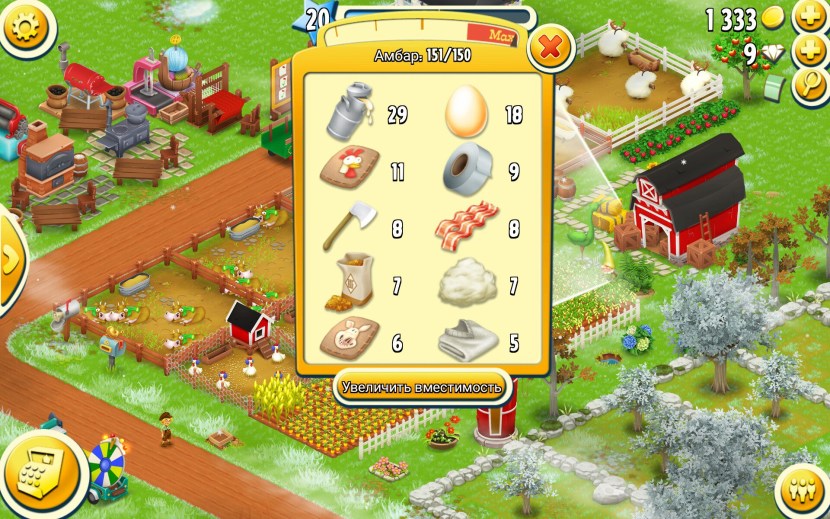Image resolution: width=830 pixels, height=519 pixels.
Task: Select the folded grey fabric item
Action: pyautogui.click(x=466, y=342)
